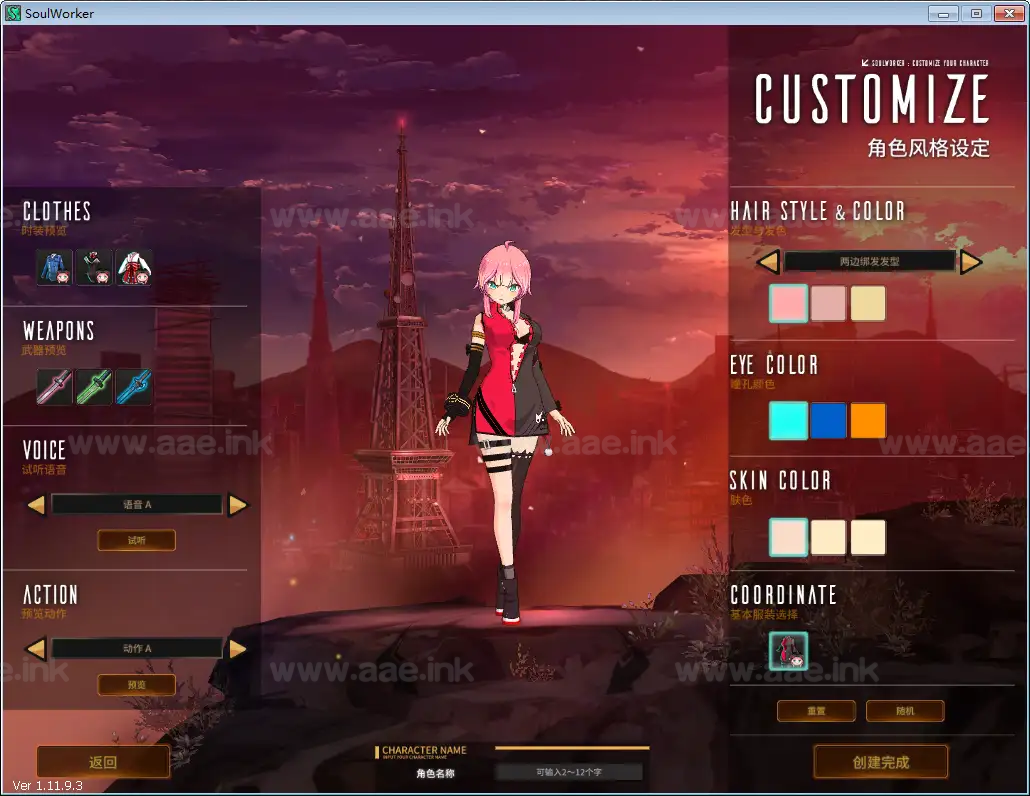Choose the orange eye color
Image resolution: width=1030 pixels, height=796 pixels.
tap(868, 421)
